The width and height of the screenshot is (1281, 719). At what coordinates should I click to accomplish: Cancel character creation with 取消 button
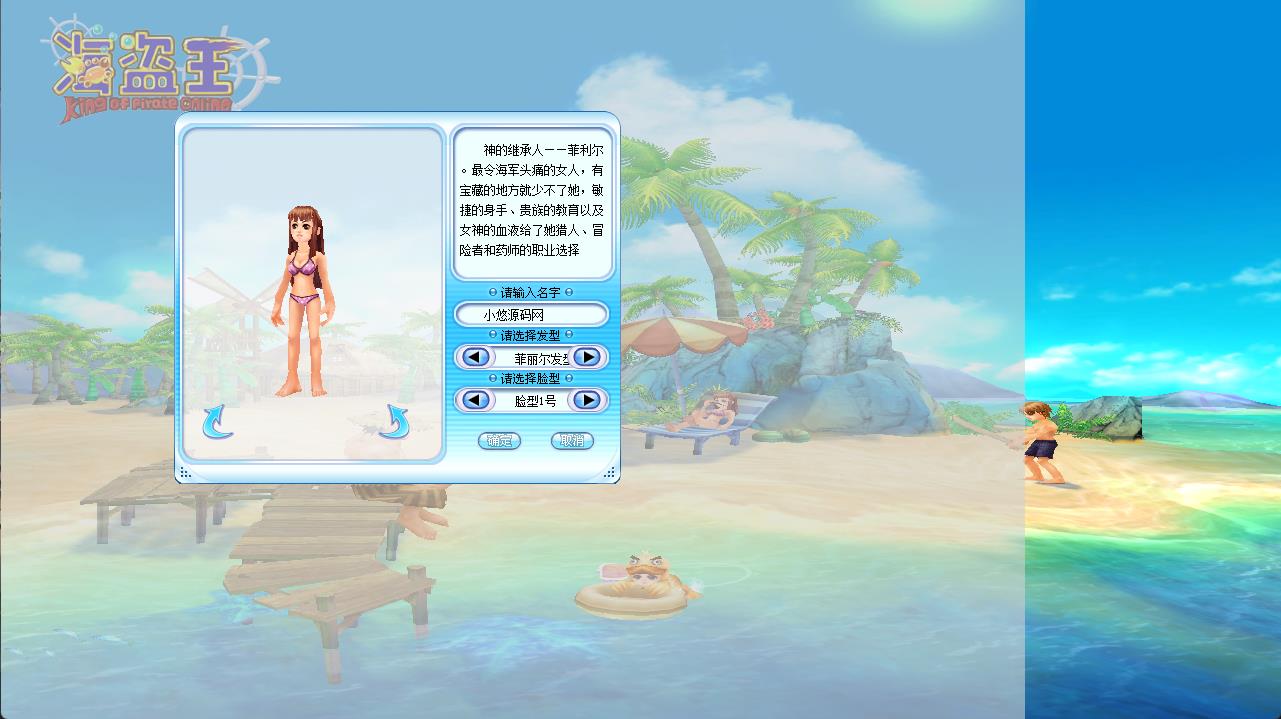point(572,440)
